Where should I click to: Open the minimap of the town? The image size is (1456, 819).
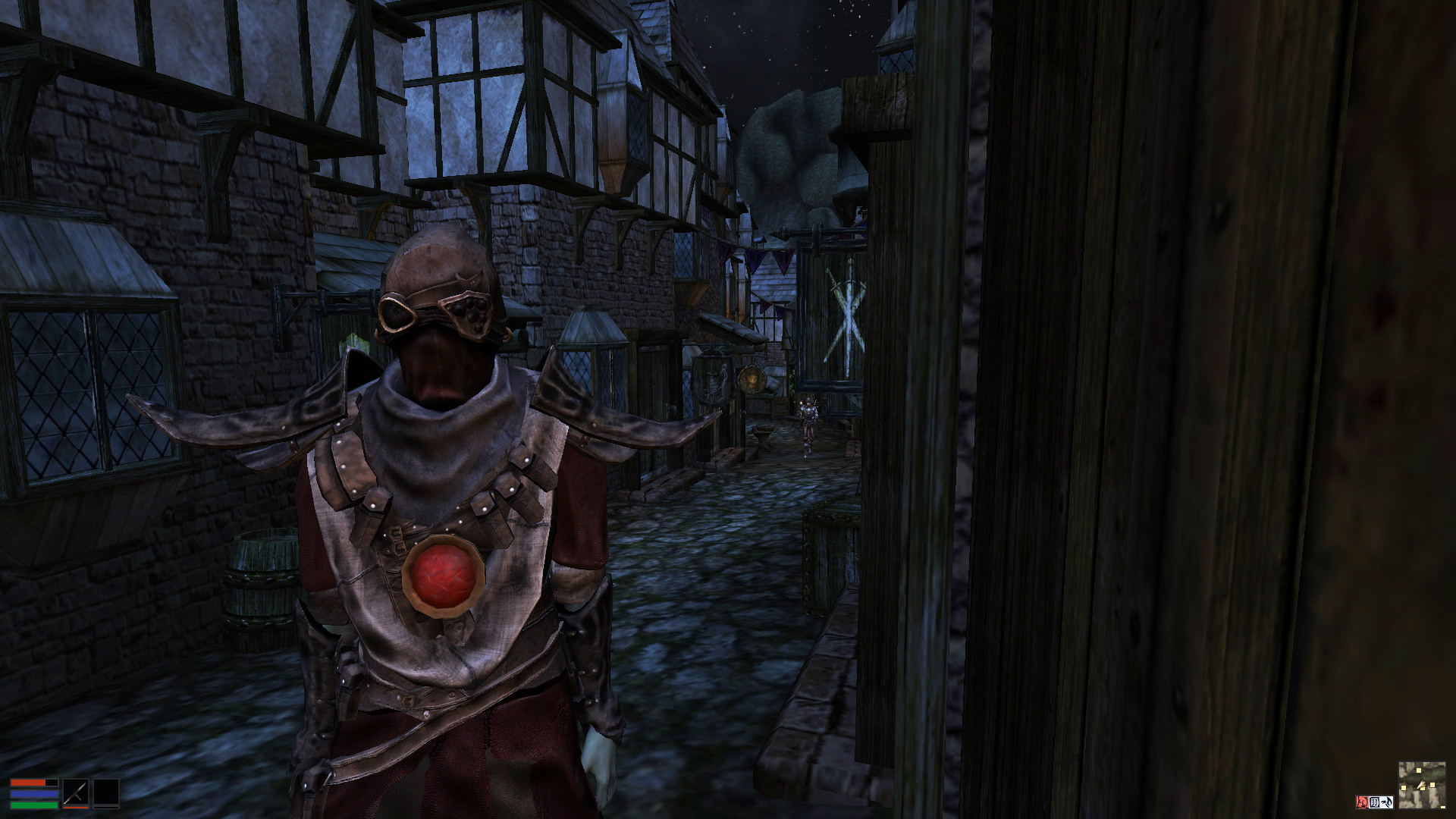coord(1421,786)
